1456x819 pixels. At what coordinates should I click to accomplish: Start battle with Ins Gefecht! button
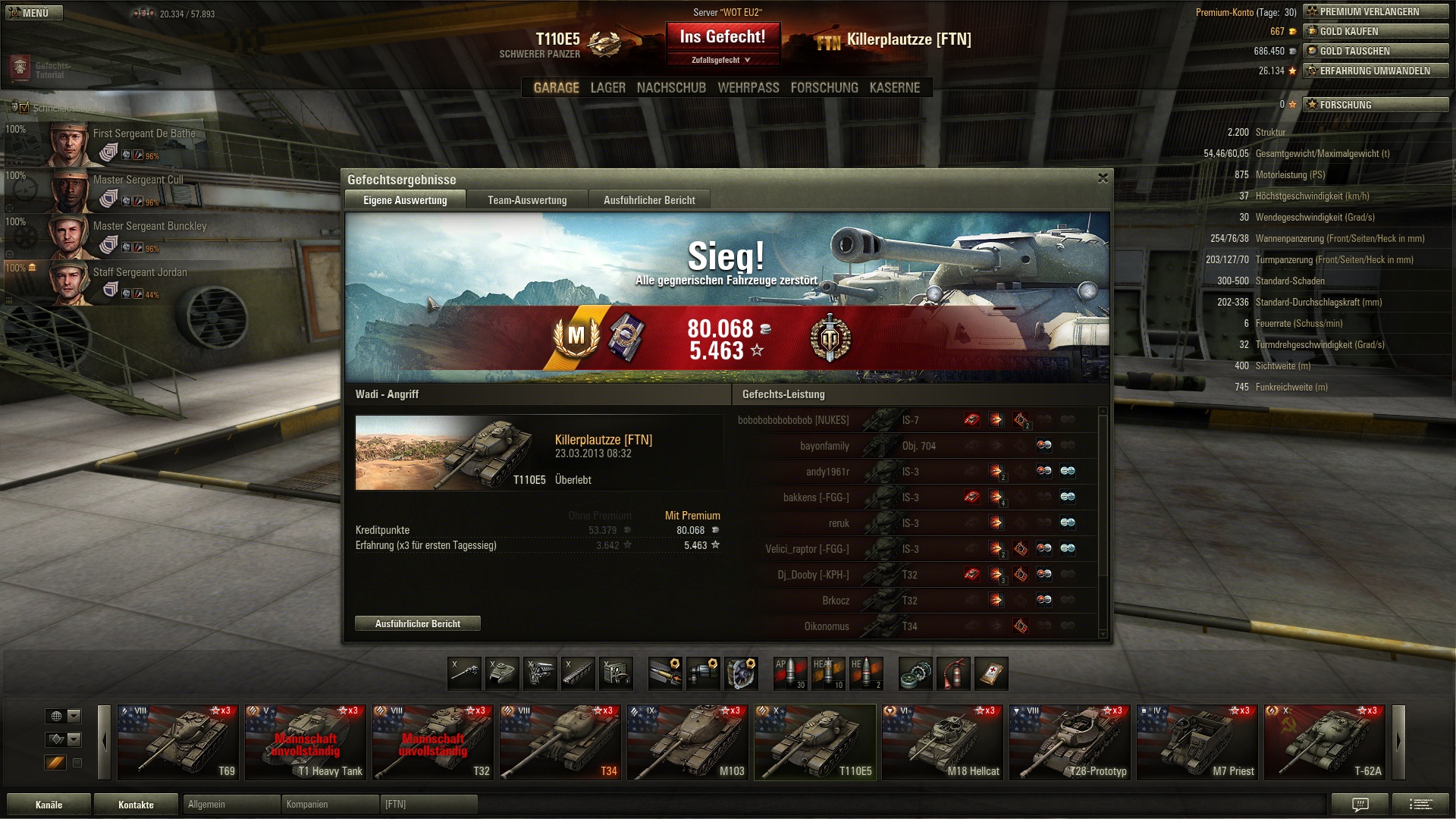click(722, 37)
